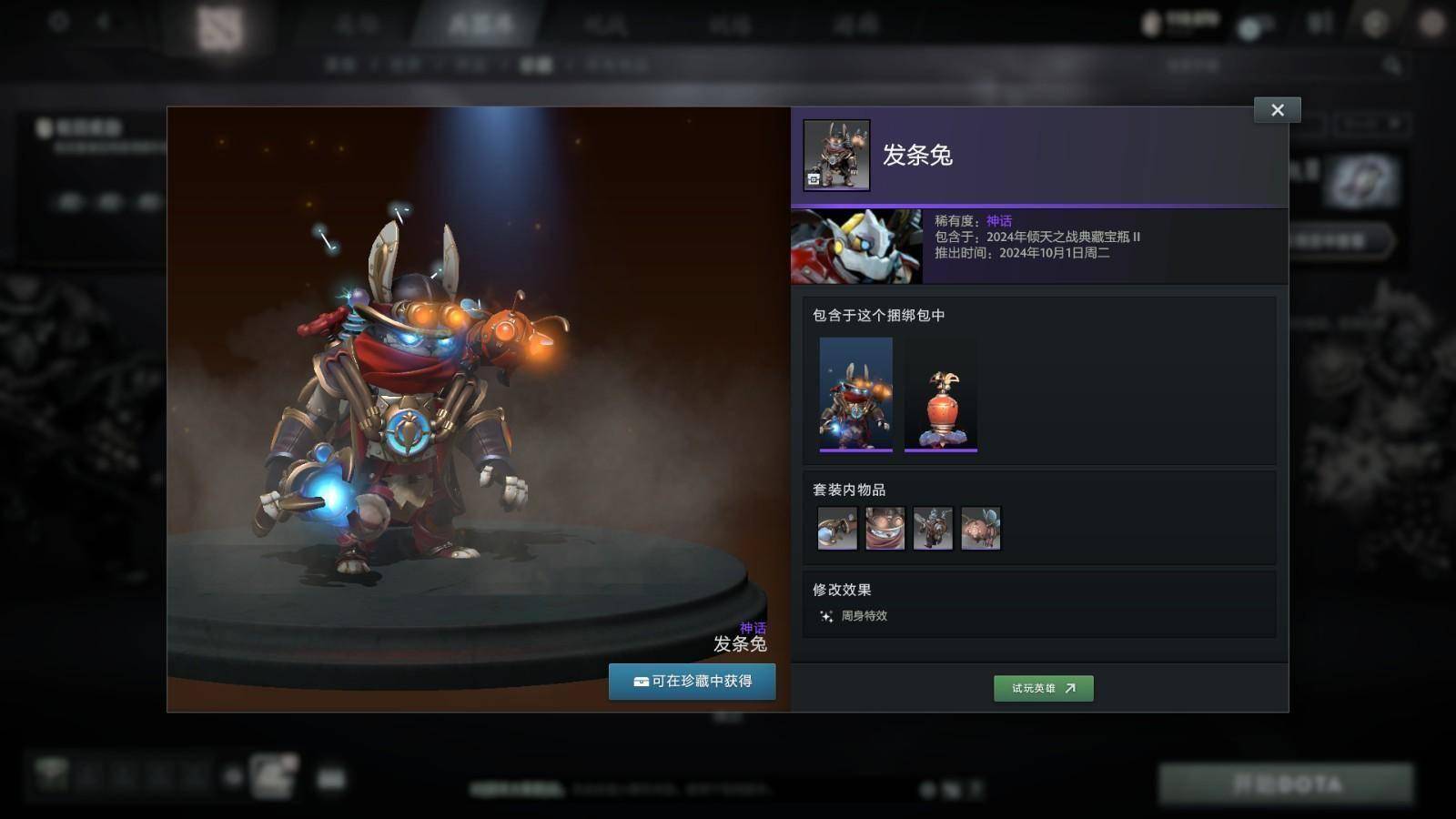
Task: Click the 发条兔 item portrait icon
Action: (836, 156)
